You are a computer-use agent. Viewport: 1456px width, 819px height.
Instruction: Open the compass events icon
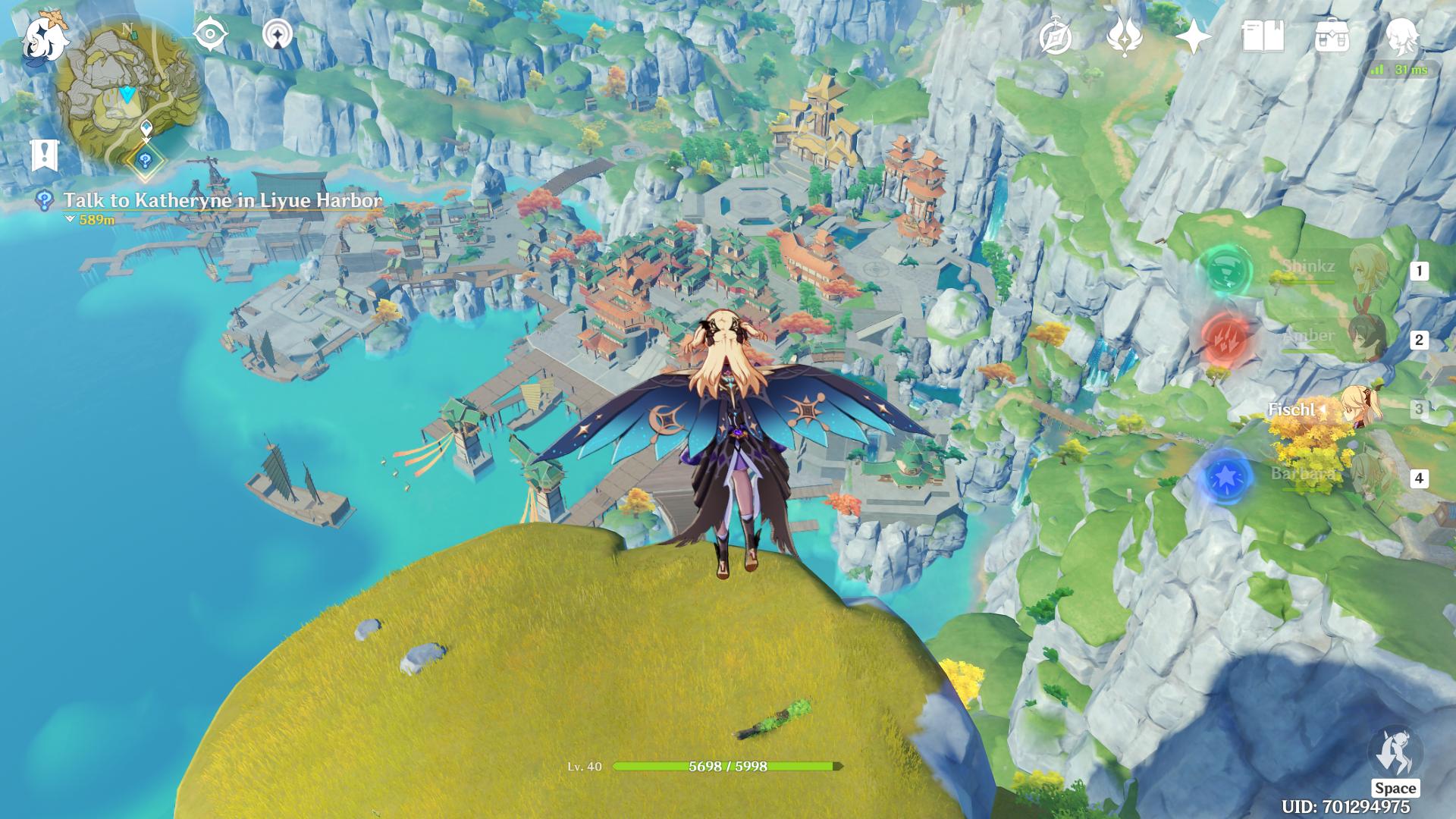point(1055,36)
